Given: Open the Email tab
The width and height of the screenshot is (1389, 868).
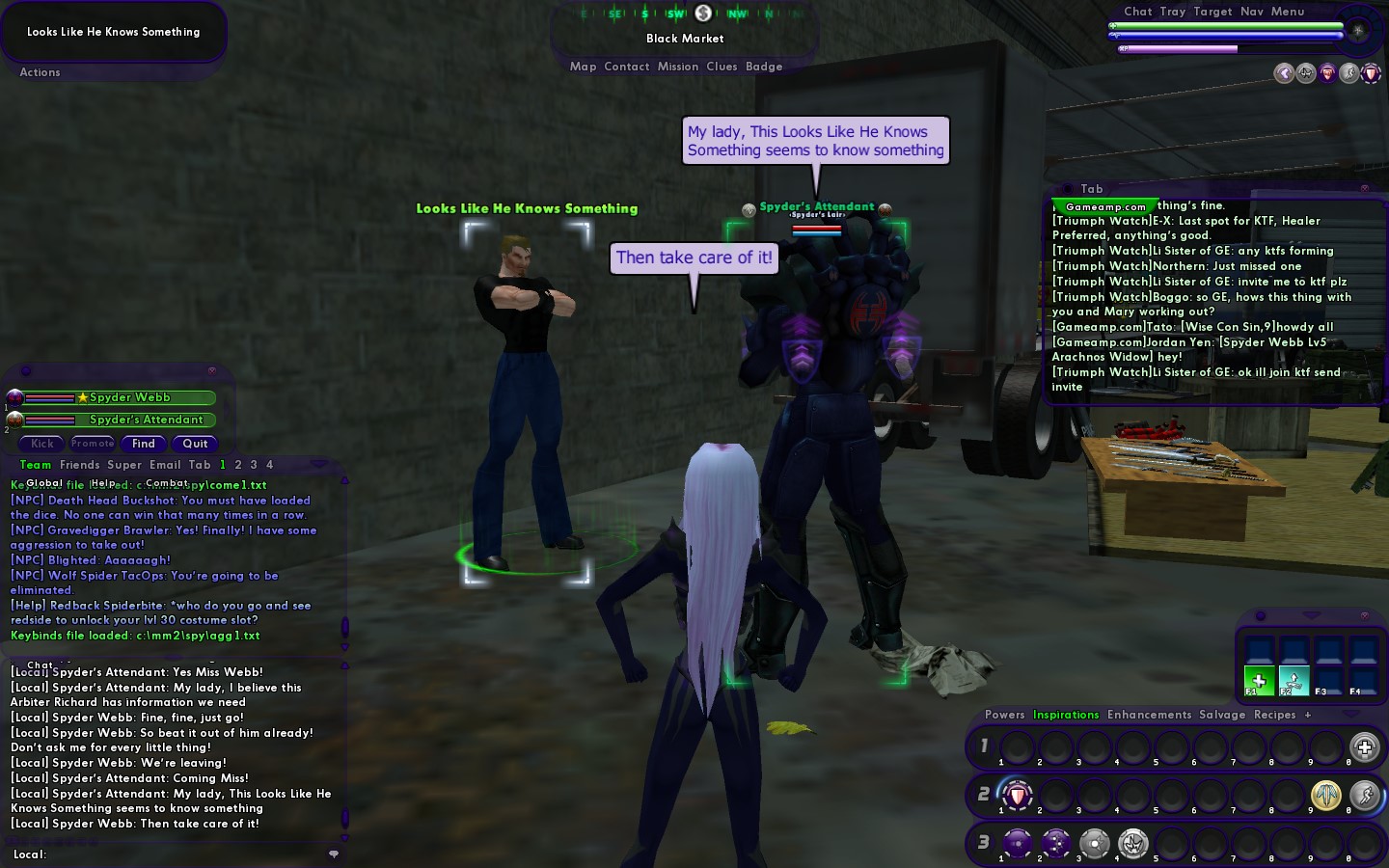Looking at the screenshot, I should pyautogui.click(x=165, y=465).
